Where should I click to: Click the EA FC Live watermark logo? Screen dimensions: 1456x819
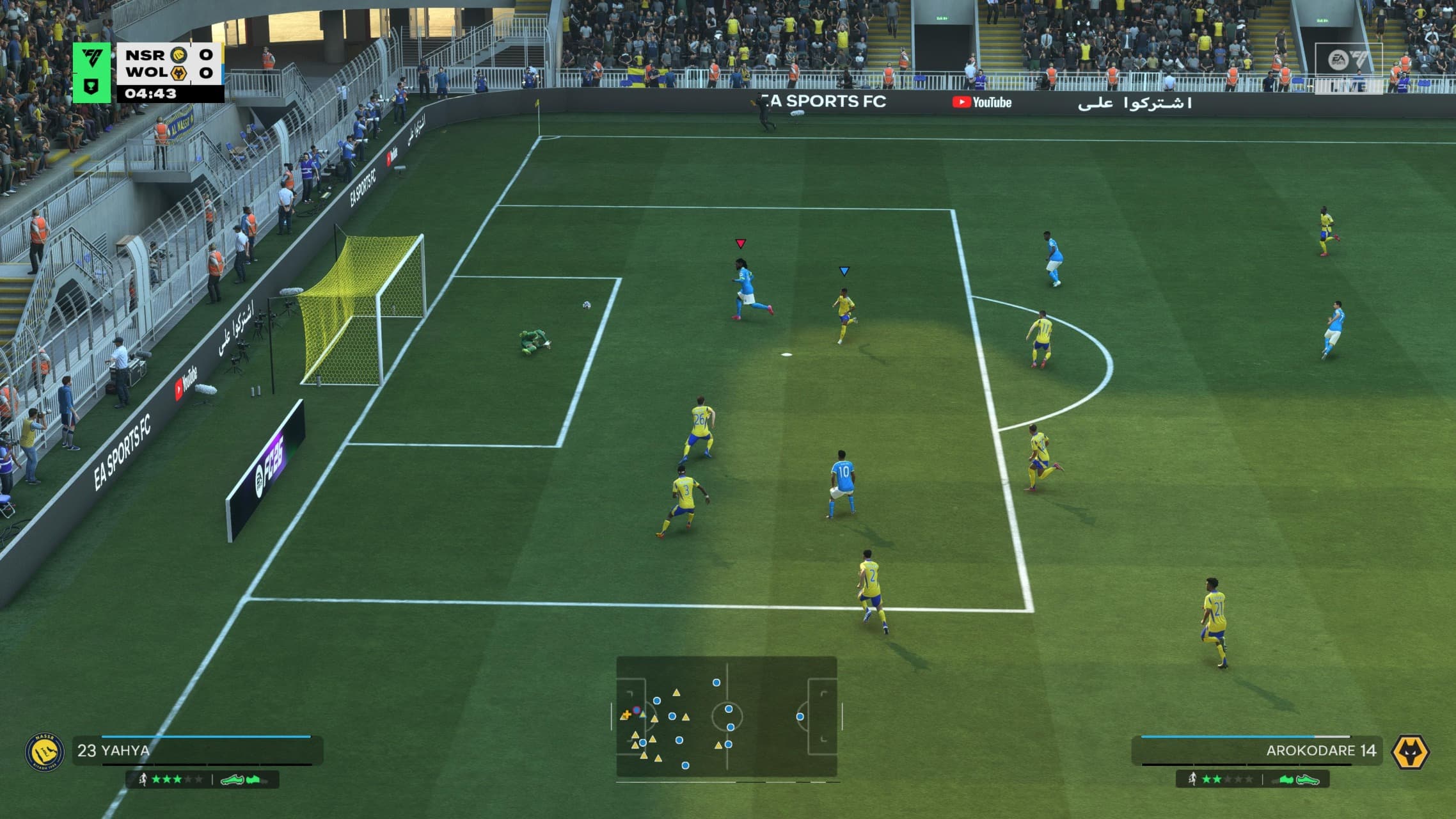(x=1349, y=67)
